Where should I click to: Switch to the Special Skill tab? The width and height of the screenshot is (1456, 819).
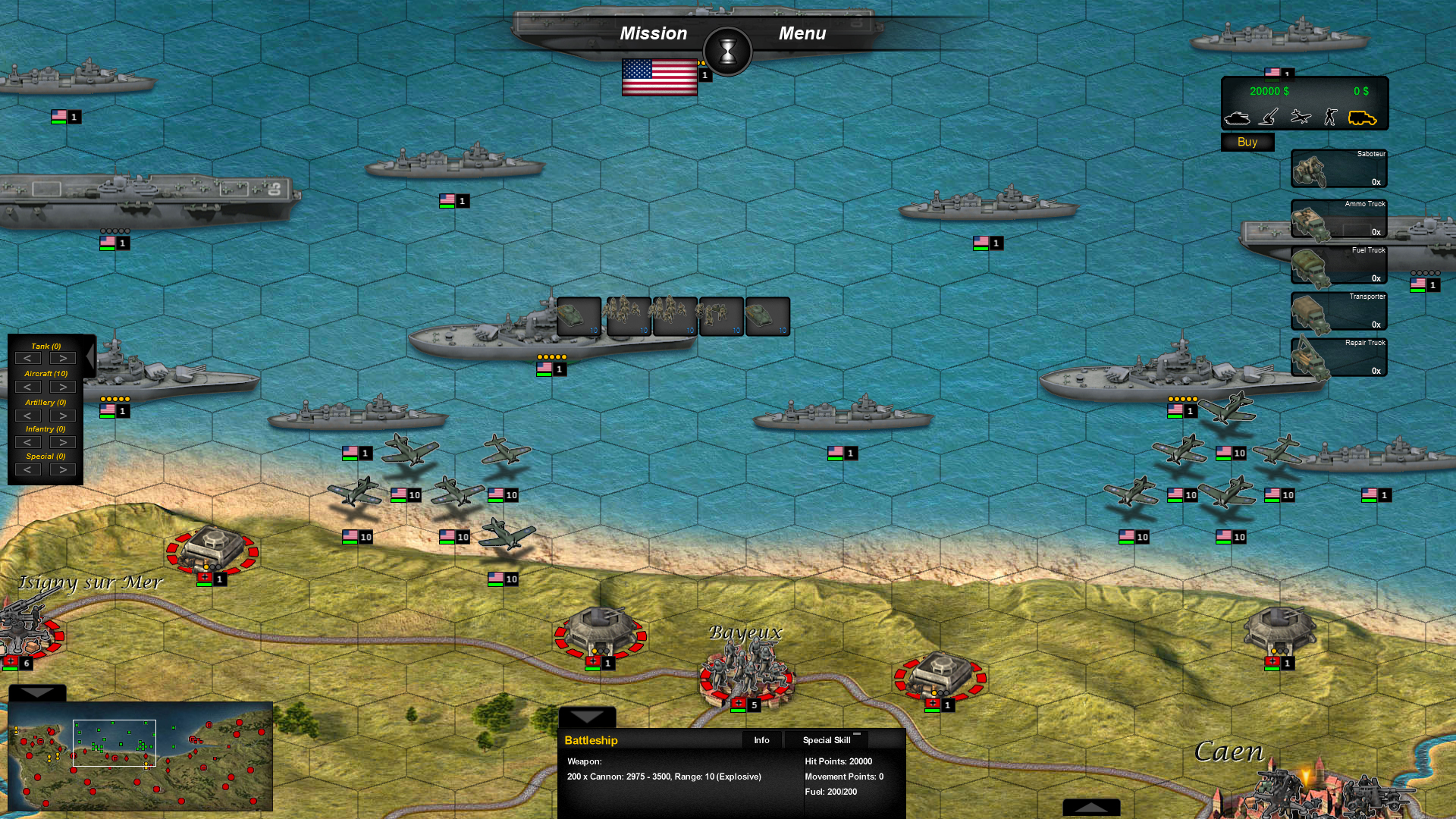[826, 740]
